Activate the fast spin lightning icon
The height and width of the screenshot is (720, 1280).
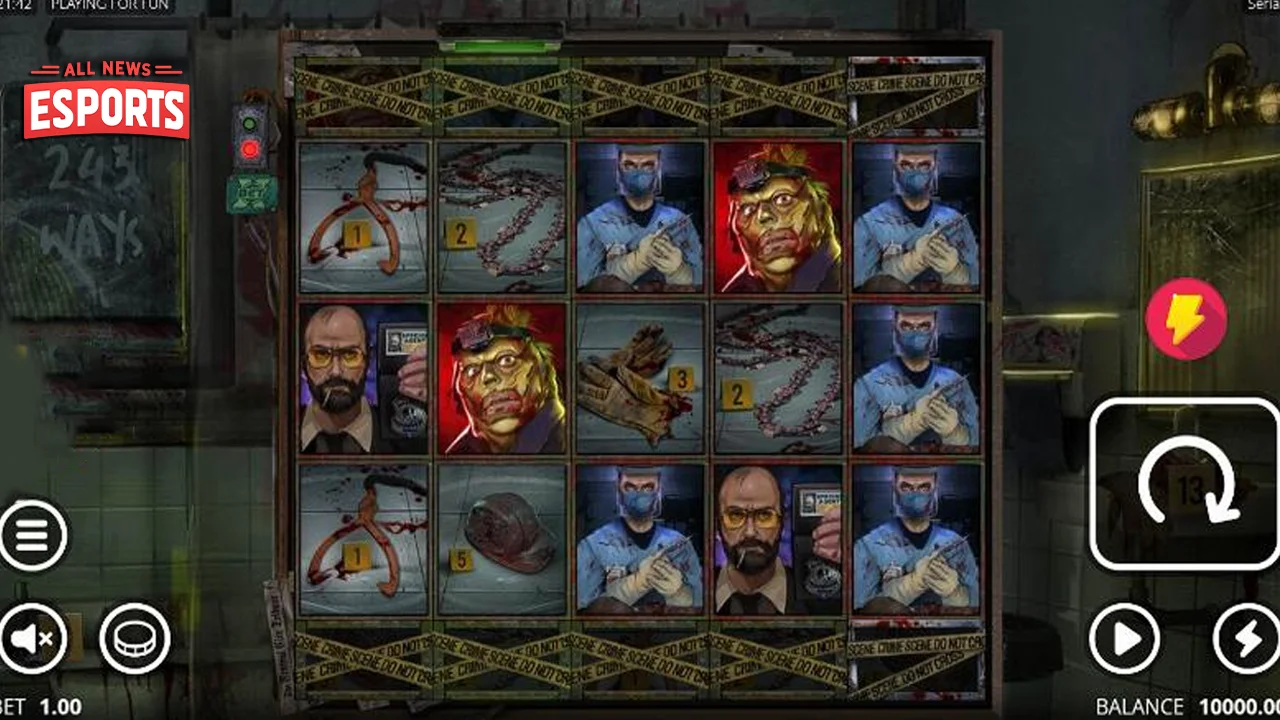coord(1186,318)
